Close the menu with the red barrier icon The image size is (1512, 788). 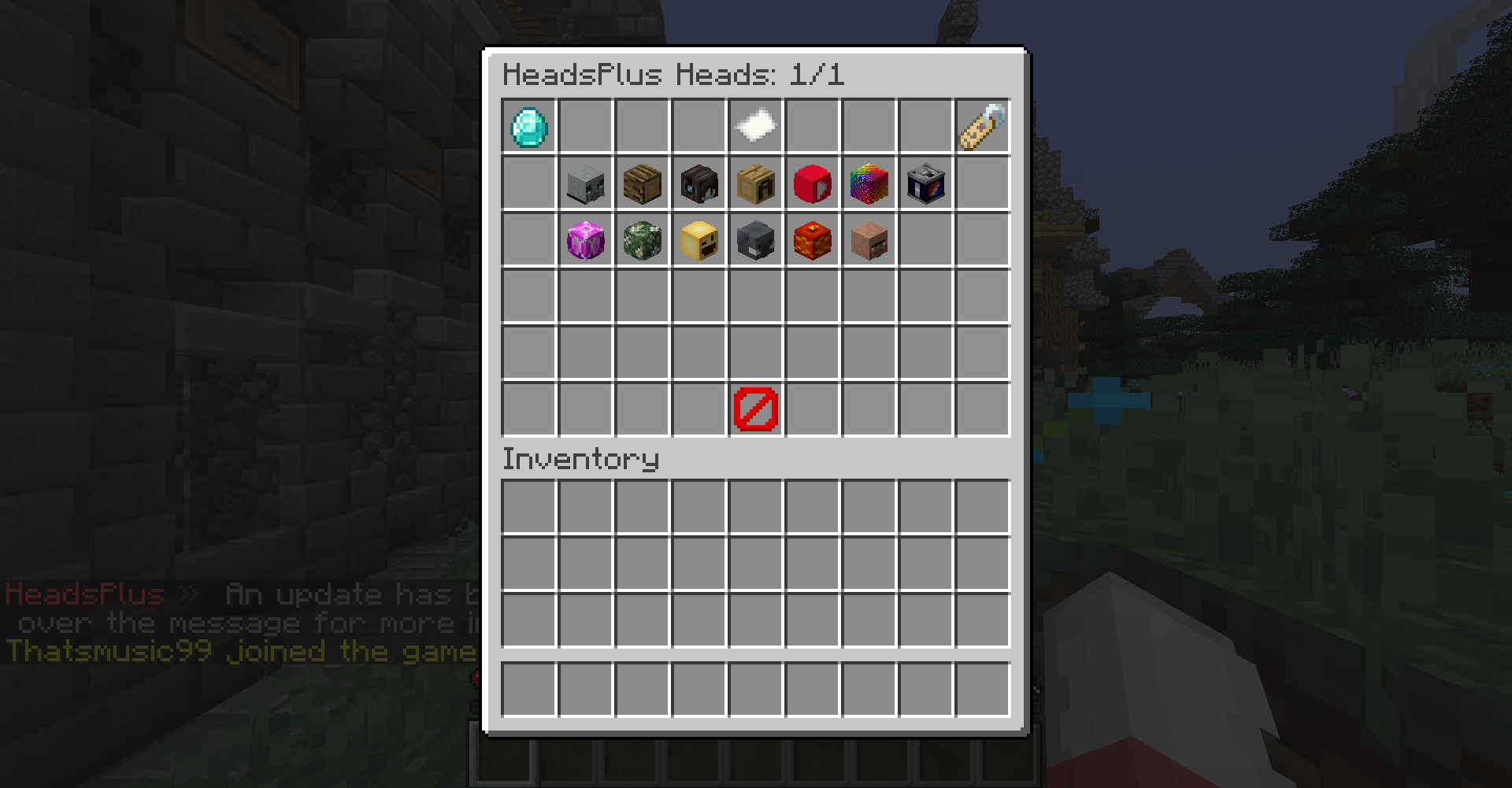(x=755, y=409)
